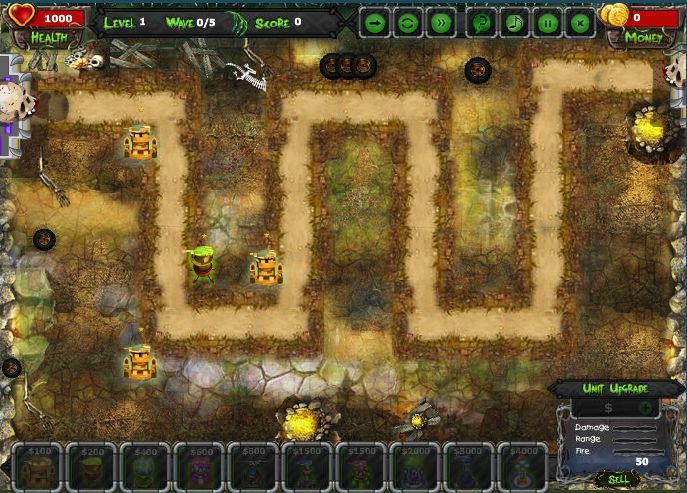Image resolution: width=687 pixels, height=493 pixels.
Task: Sell the selected unit
Action: [x=618, y=480]
